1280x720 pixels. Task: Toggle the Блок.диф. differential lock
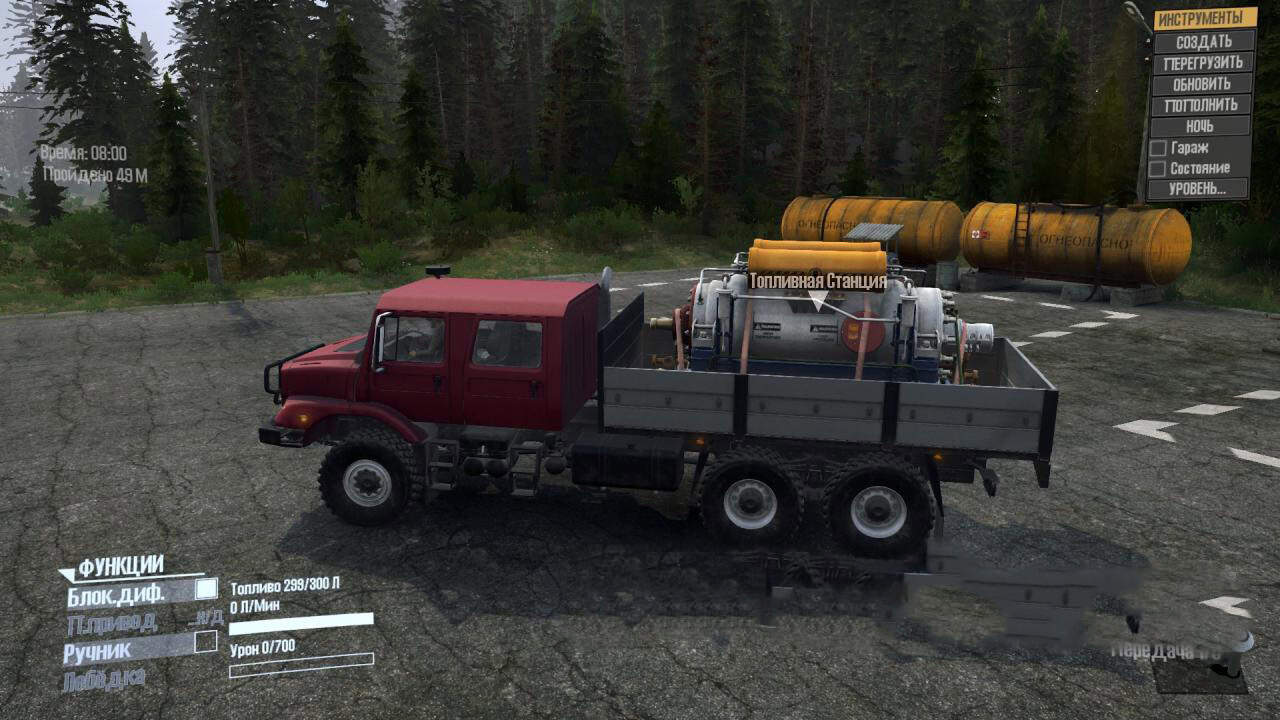[x=206, y=590]
